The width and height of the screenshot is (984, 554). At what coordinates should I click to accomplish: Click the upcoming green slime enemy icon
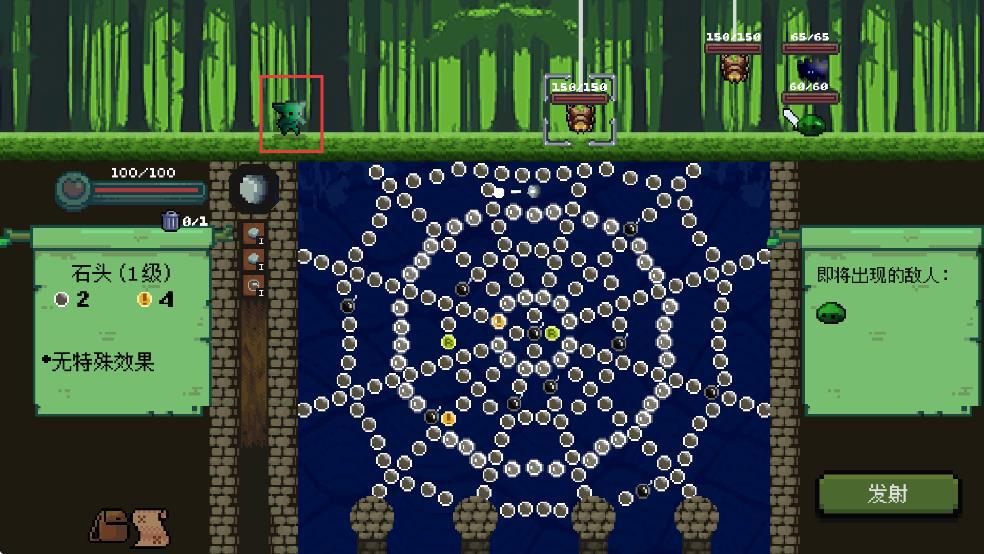coord(832,312)
